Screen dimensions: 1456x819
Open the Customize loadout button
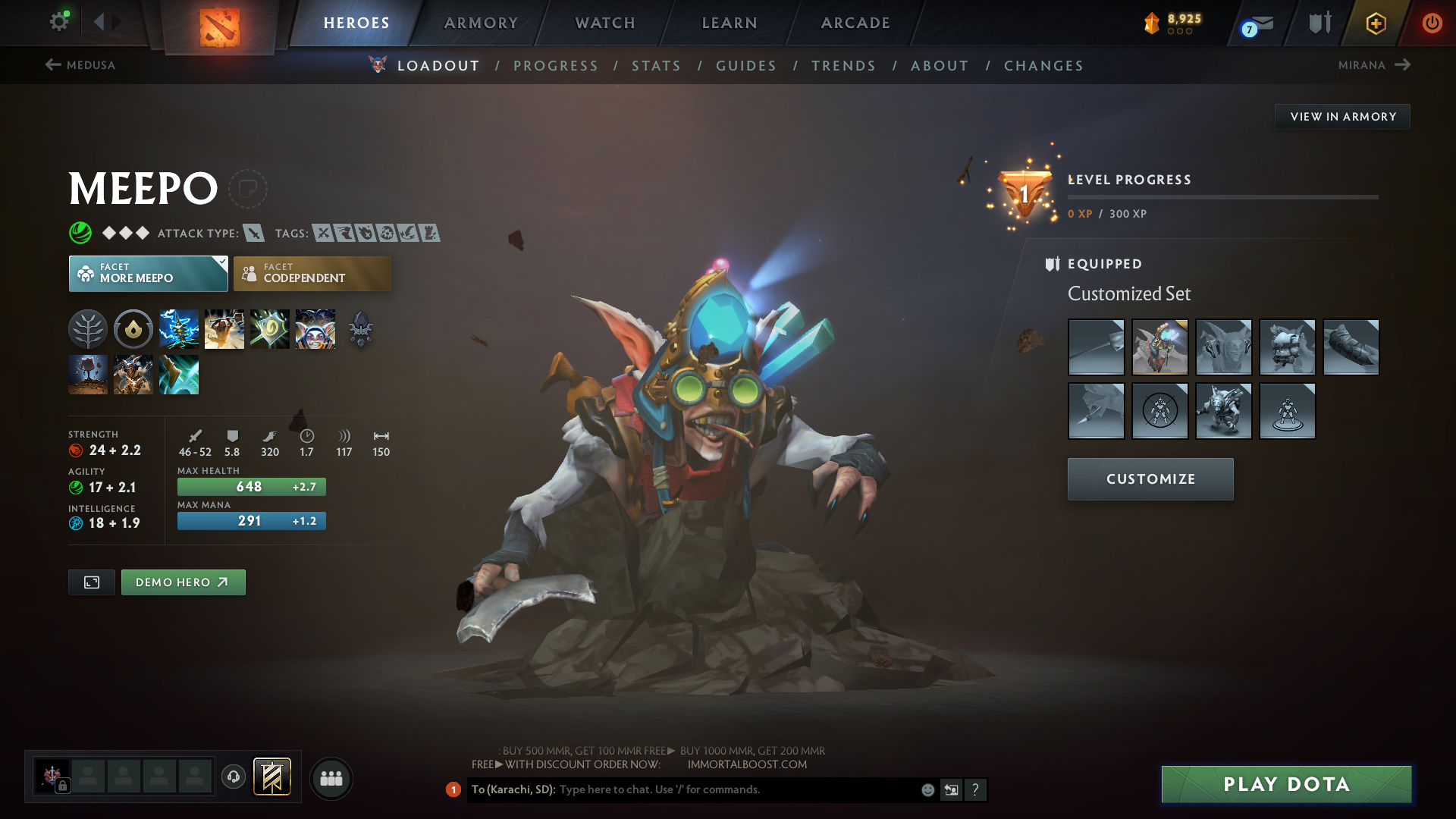[1150, 479]
